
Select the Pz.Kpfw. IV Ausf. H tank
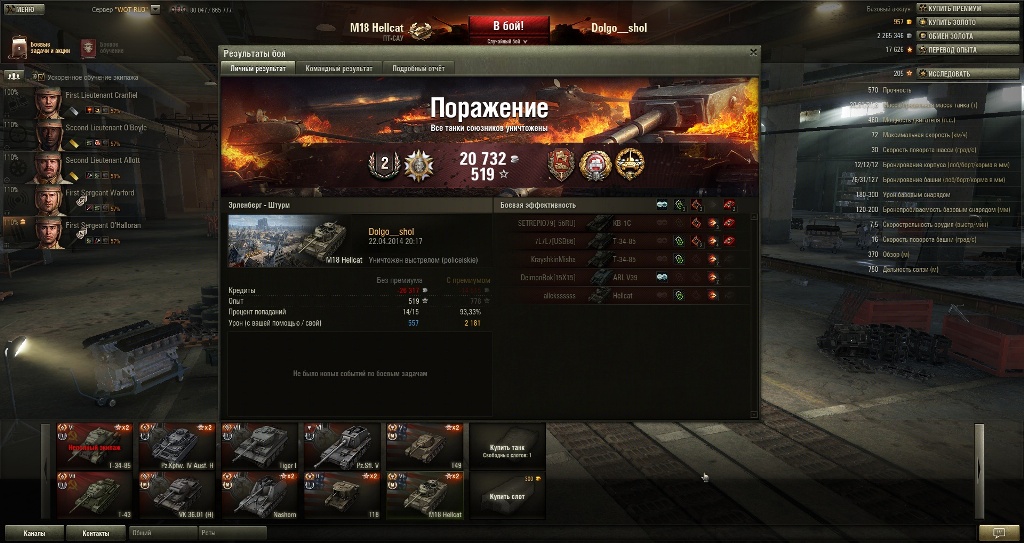[176, 445]
